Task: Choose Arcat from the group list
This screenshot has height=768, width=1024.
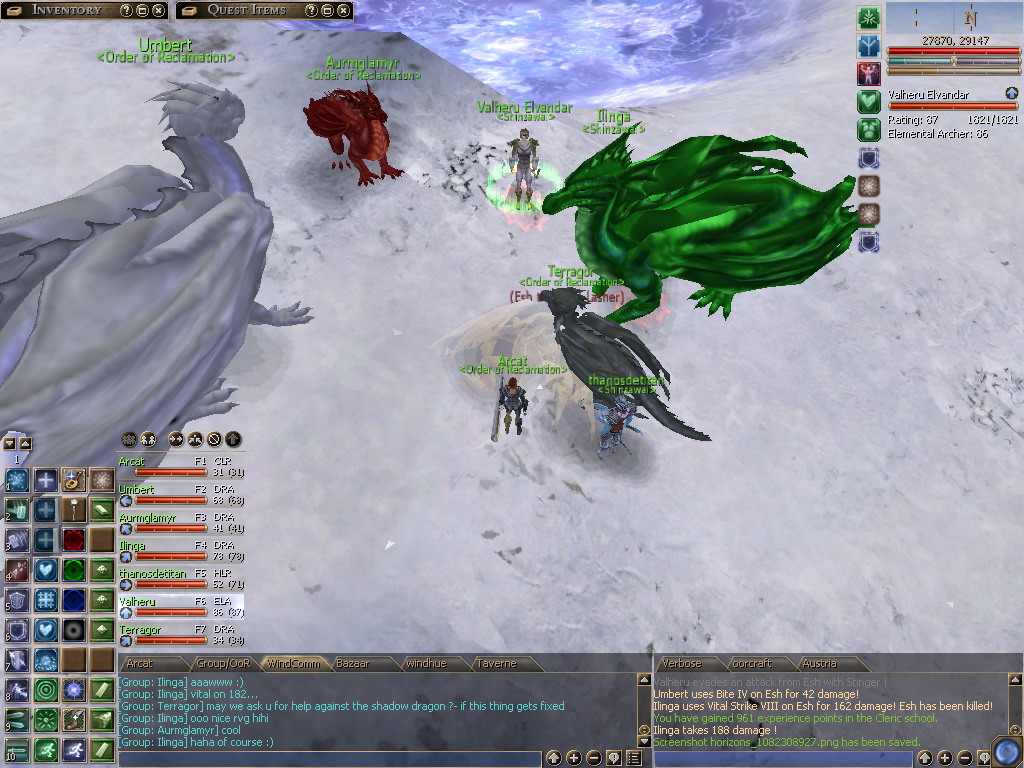Action: pyautogui.click(x=132, y=462)
